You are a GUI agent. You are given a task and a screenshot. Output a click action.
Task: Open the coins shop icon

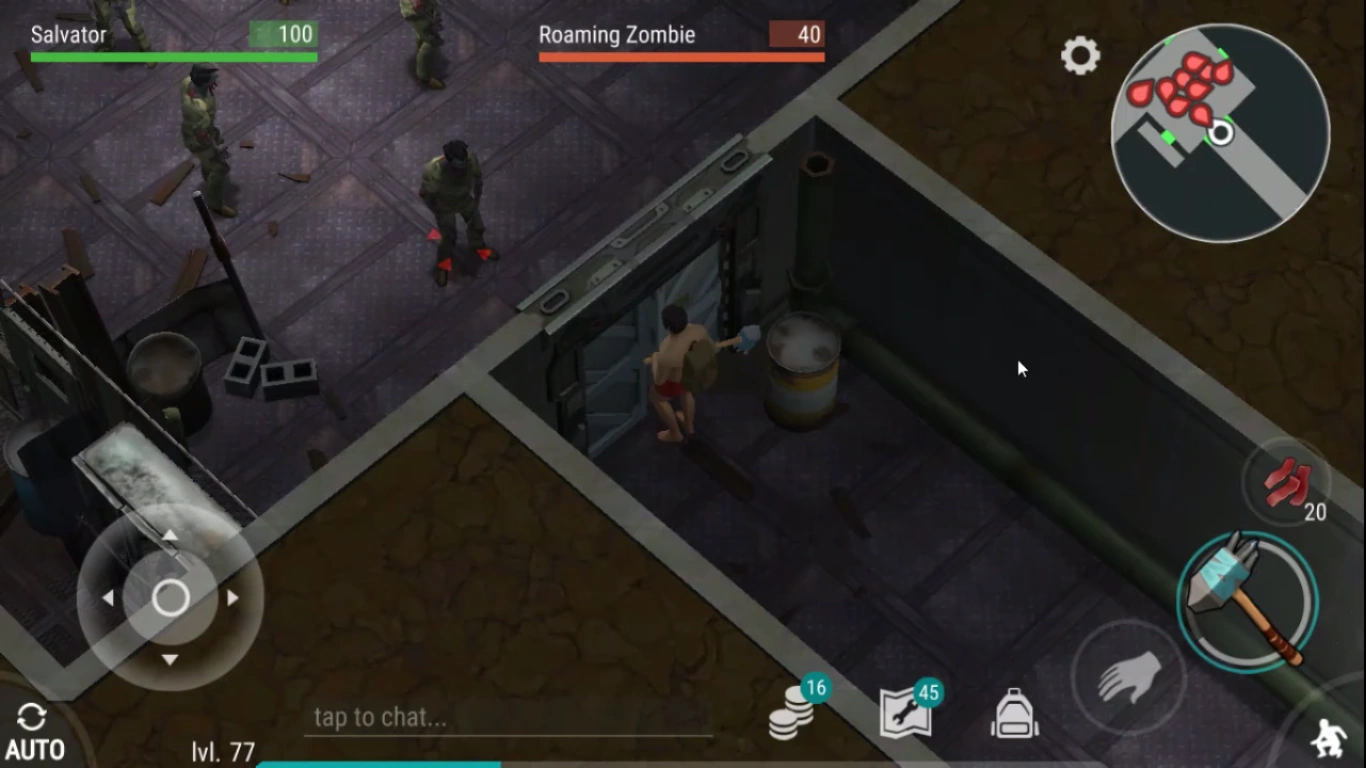point(792,713)
